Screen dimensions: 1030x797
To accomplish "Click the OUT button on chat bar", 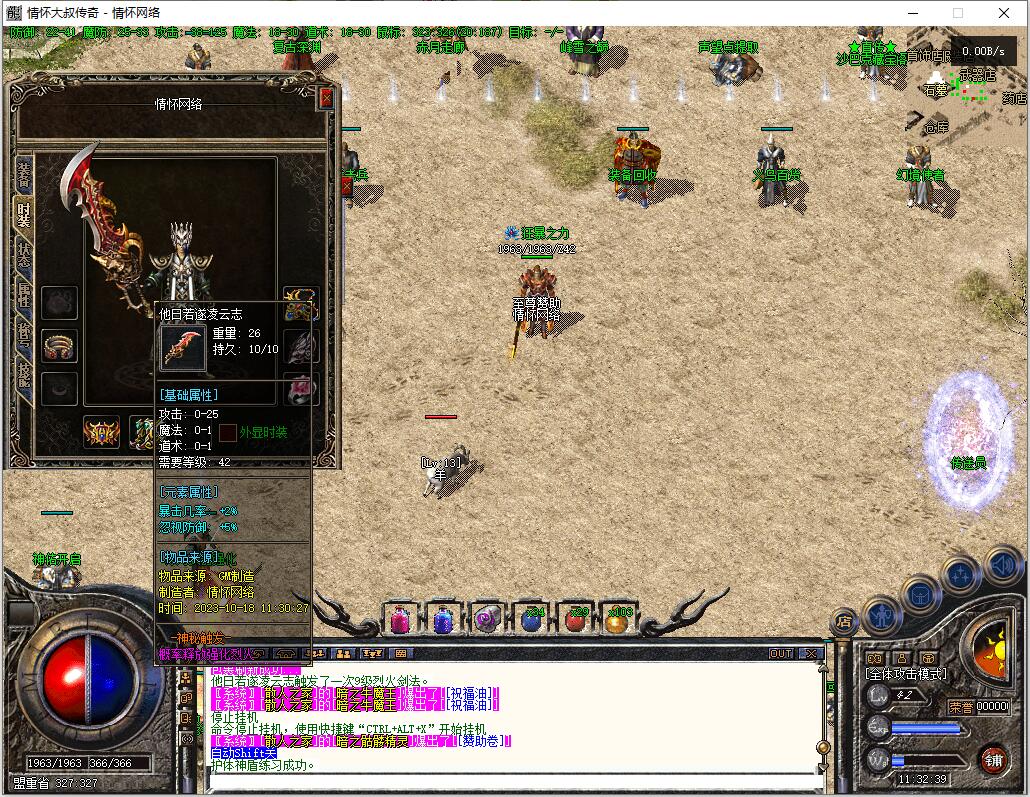I will (781, 653).
